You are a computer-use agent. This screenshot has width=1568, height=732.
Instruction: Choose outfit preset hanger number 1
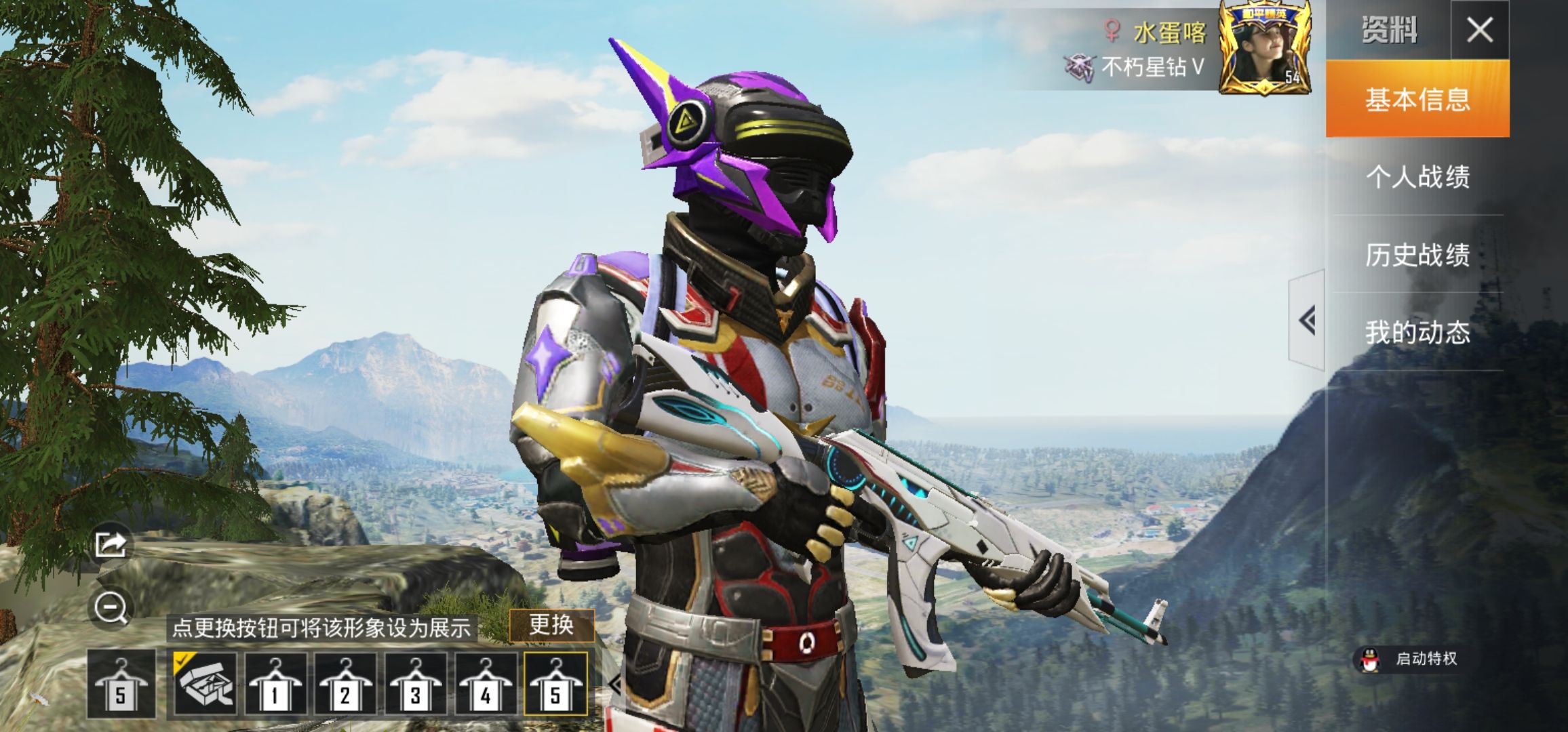click(x=275, y=685)
